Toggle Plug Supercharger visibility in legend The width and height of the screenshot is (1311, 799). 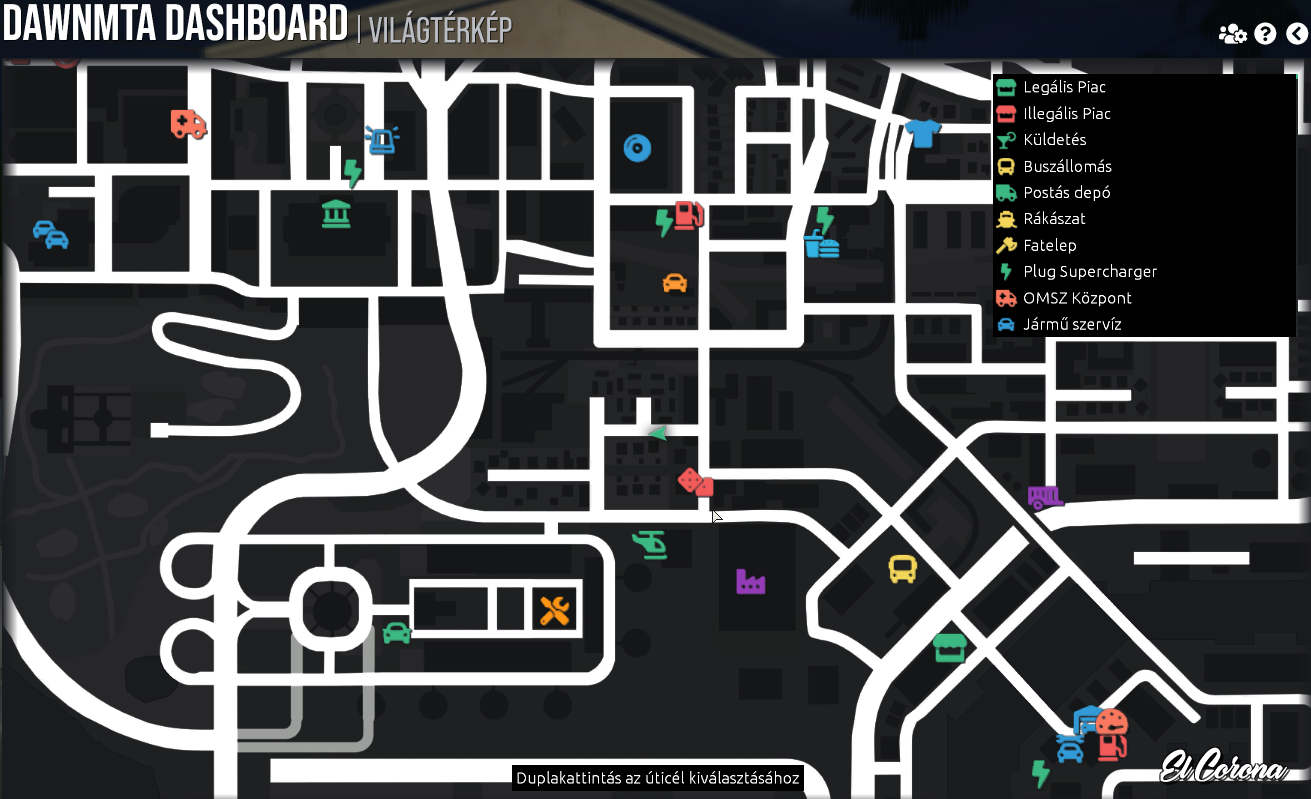click(1088, 271)
